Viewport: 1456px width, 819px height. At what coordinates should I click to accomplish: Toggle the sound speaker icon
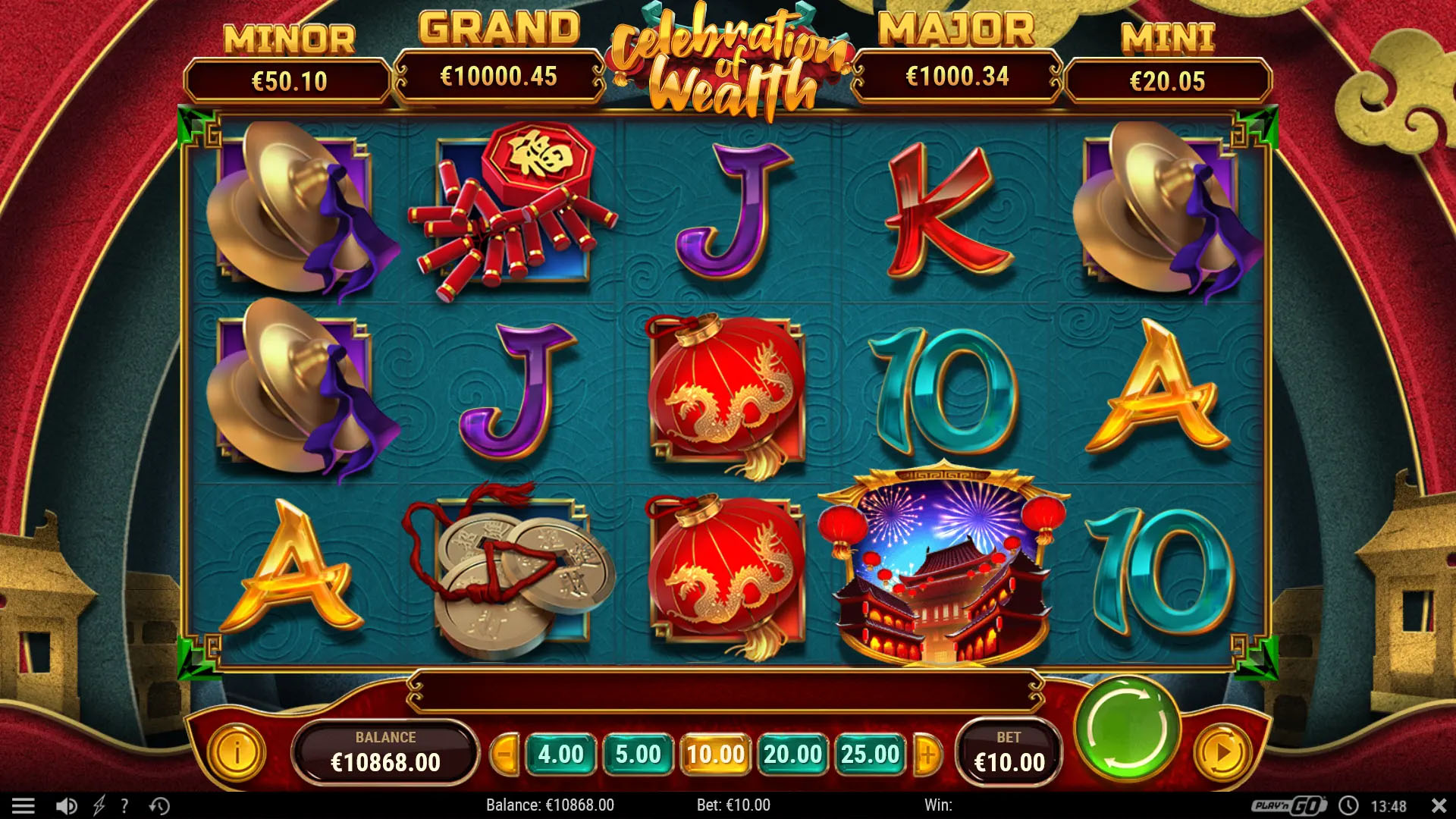pos(67,805)
